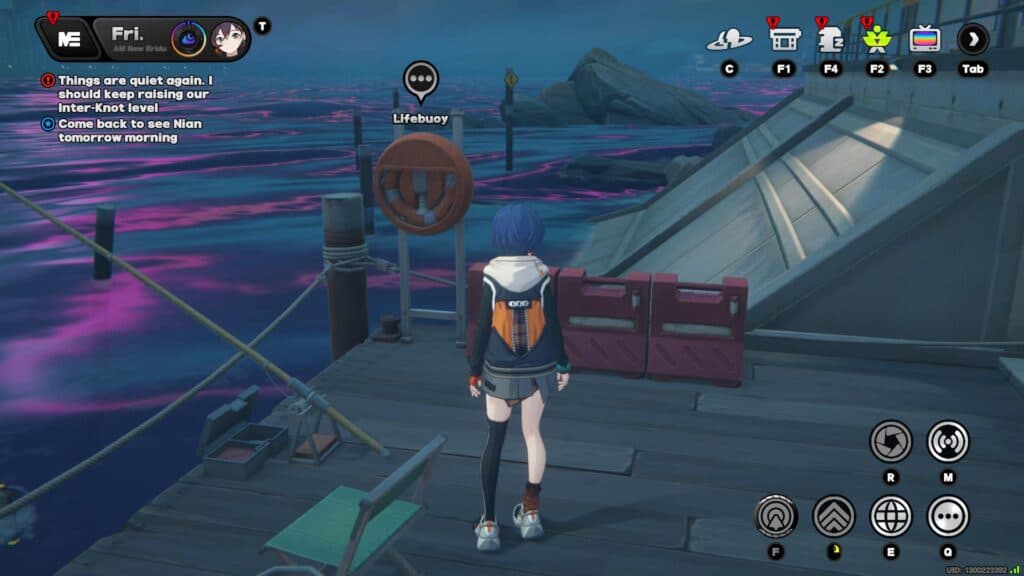1024x576 pixels.
Task: Expand the arrow menu in the top bar
Action: coord(972,40)
